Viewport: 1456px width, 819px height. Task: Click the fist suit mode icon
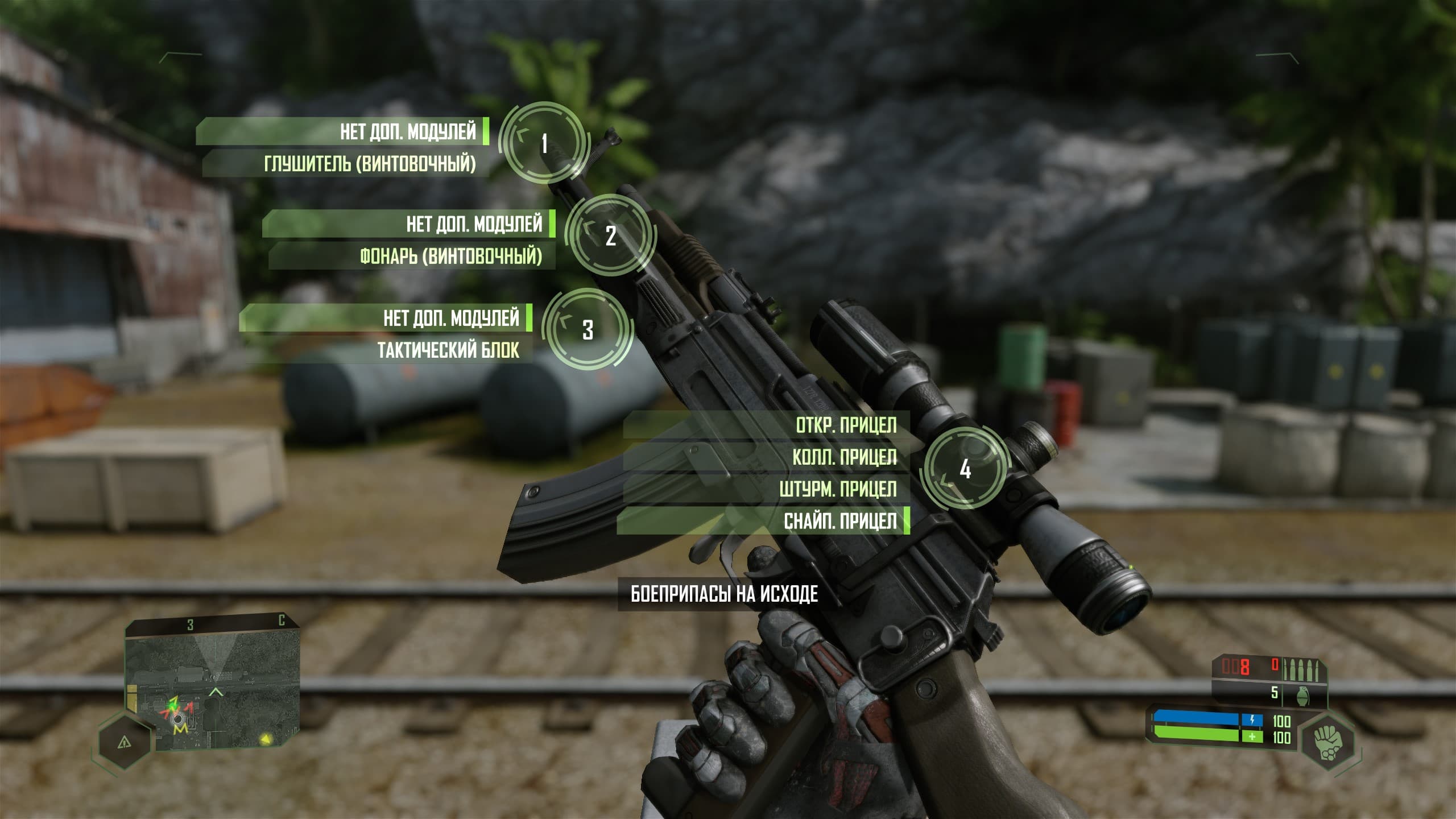tap(1327, 740)
